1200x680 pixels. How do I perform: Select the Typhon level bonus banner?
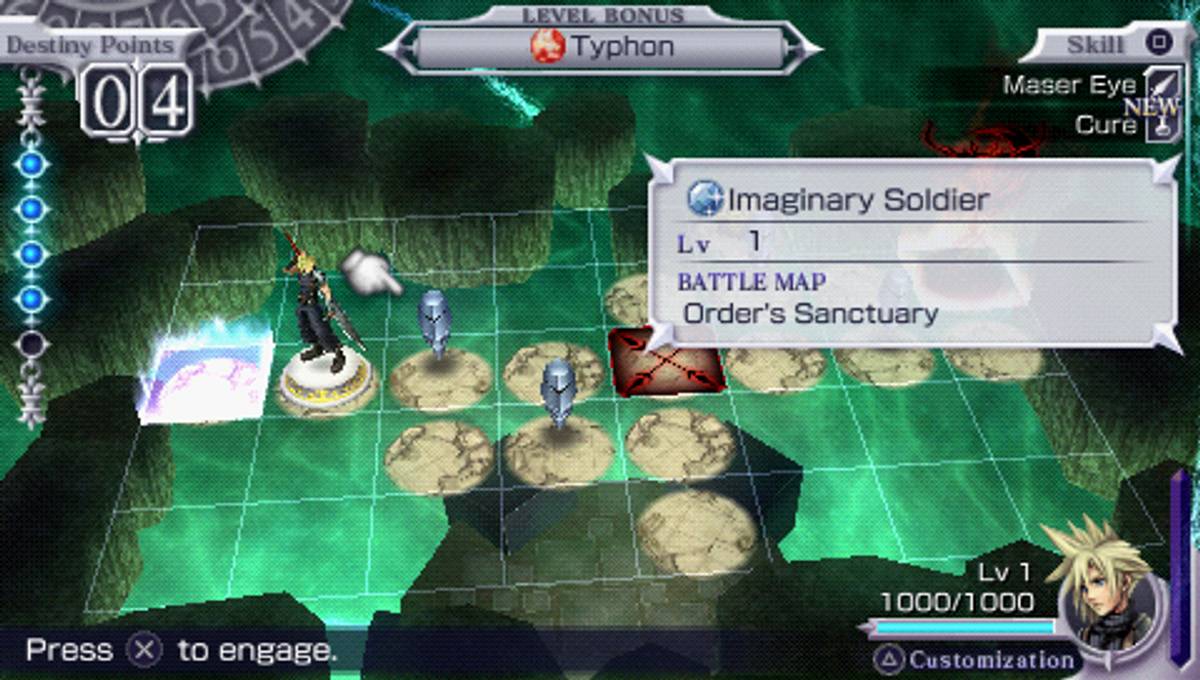click(600, 47)
